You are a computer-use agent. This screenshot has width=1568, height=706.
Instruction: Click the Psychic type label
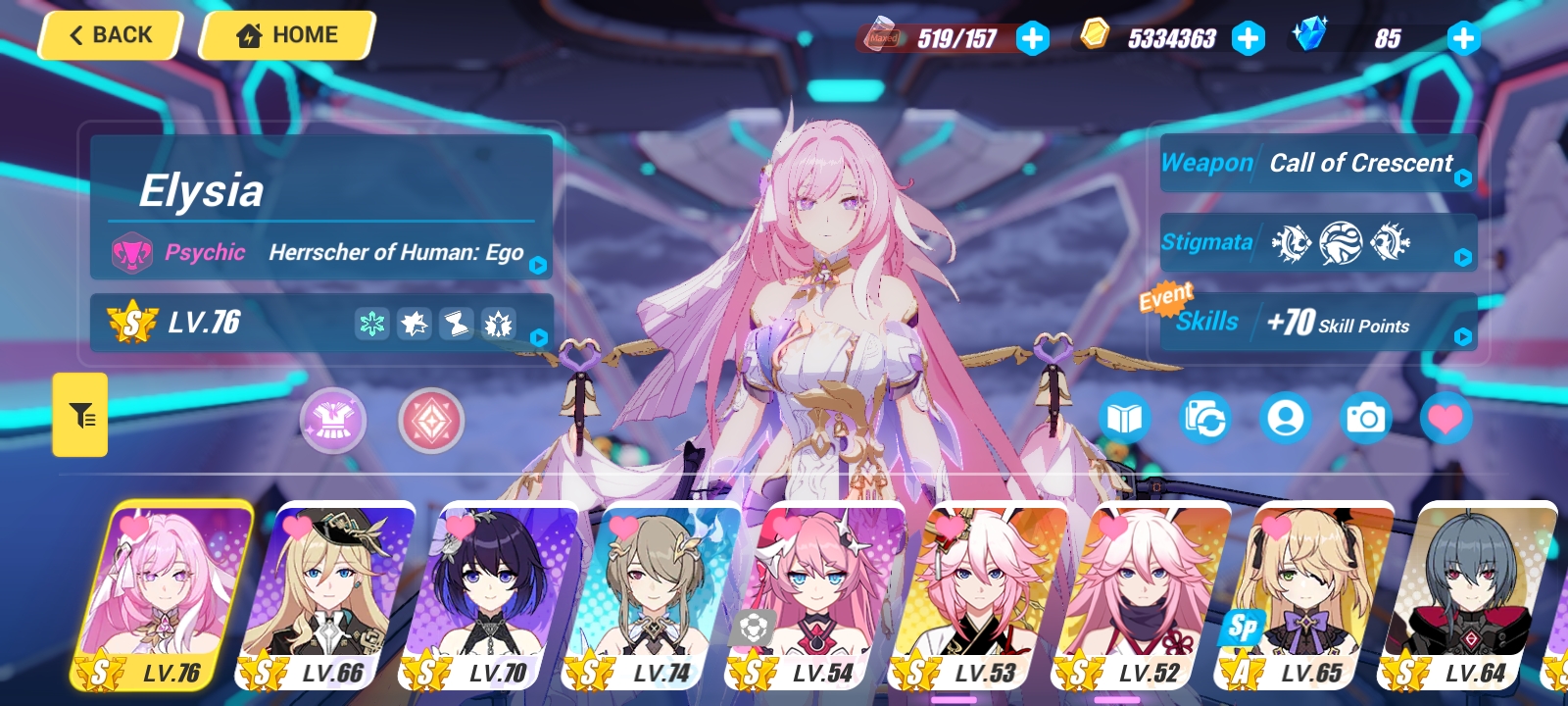205,253
